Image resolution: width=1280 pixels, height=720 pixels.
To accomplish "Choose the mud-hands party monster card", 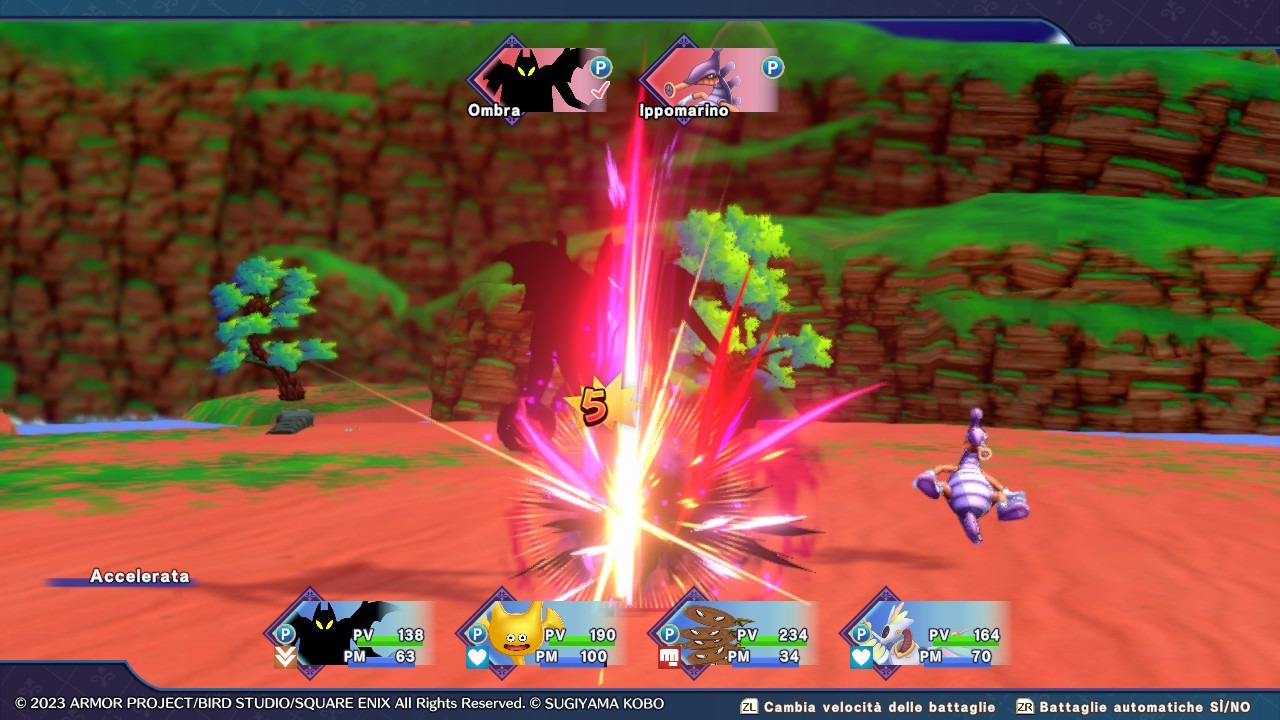I will click(735, 634).
